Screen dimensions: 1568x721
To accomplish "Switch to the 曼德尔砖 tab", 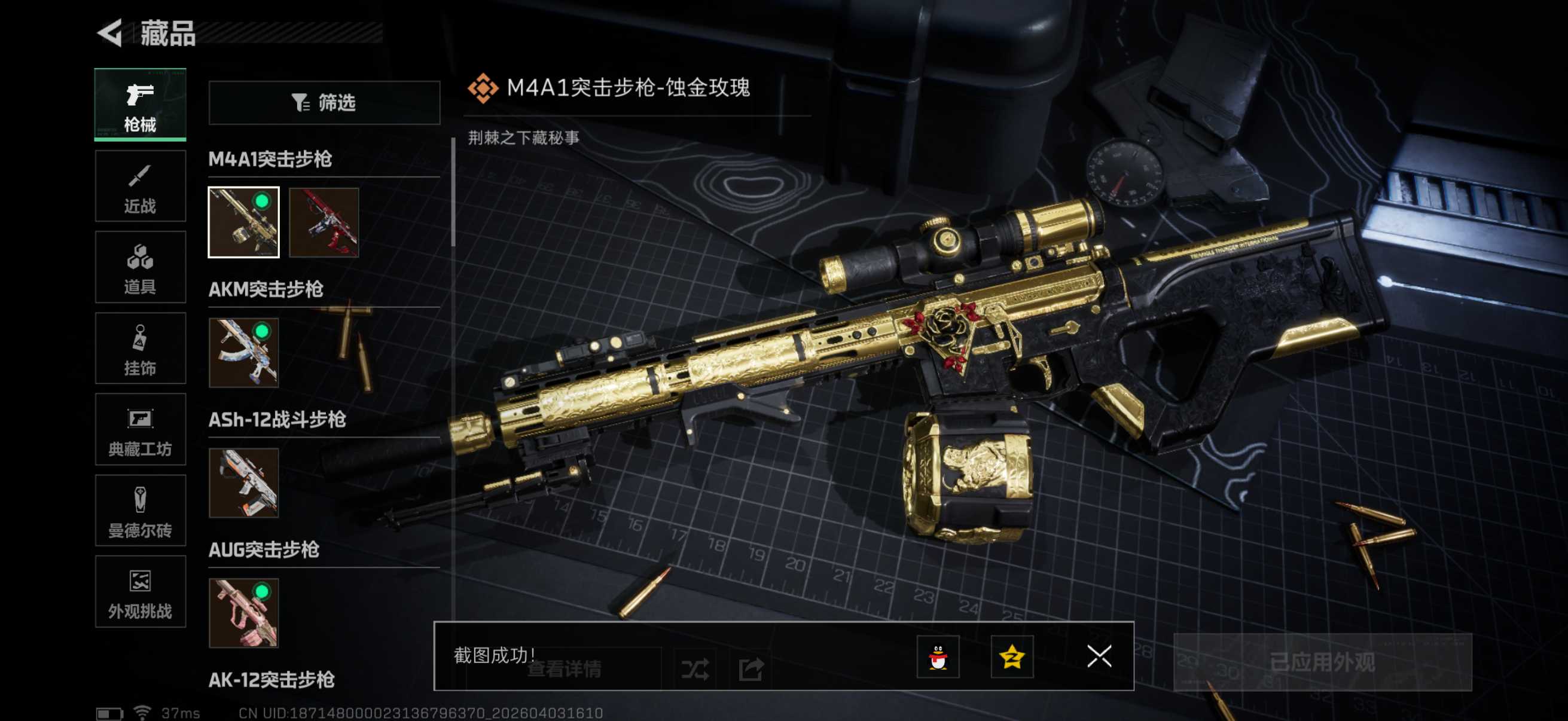I will pyautogui.click(x=140, y=511).
